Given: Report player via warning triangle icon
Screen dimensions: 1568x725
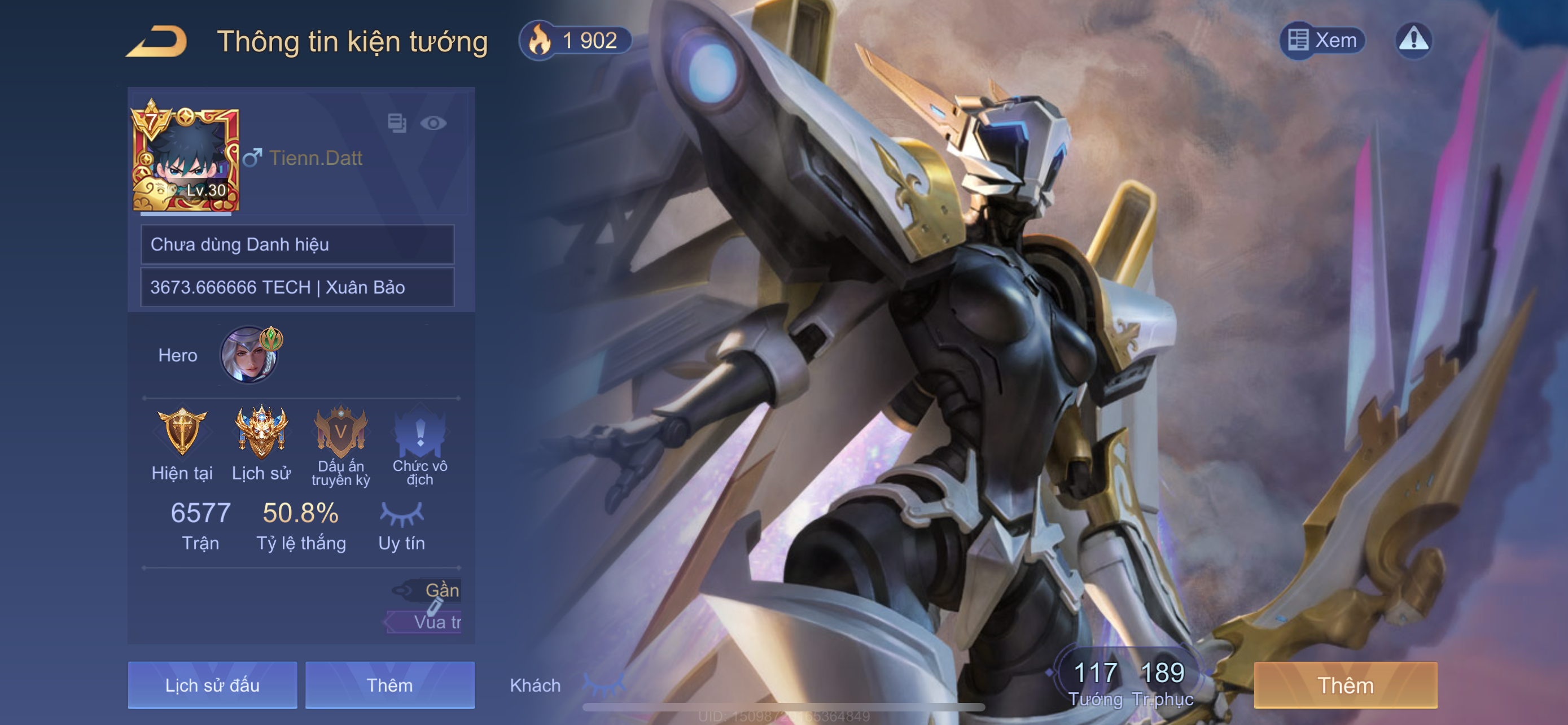Looking at the screenshot, I should pyautogui.click(x=1413, y=41).
